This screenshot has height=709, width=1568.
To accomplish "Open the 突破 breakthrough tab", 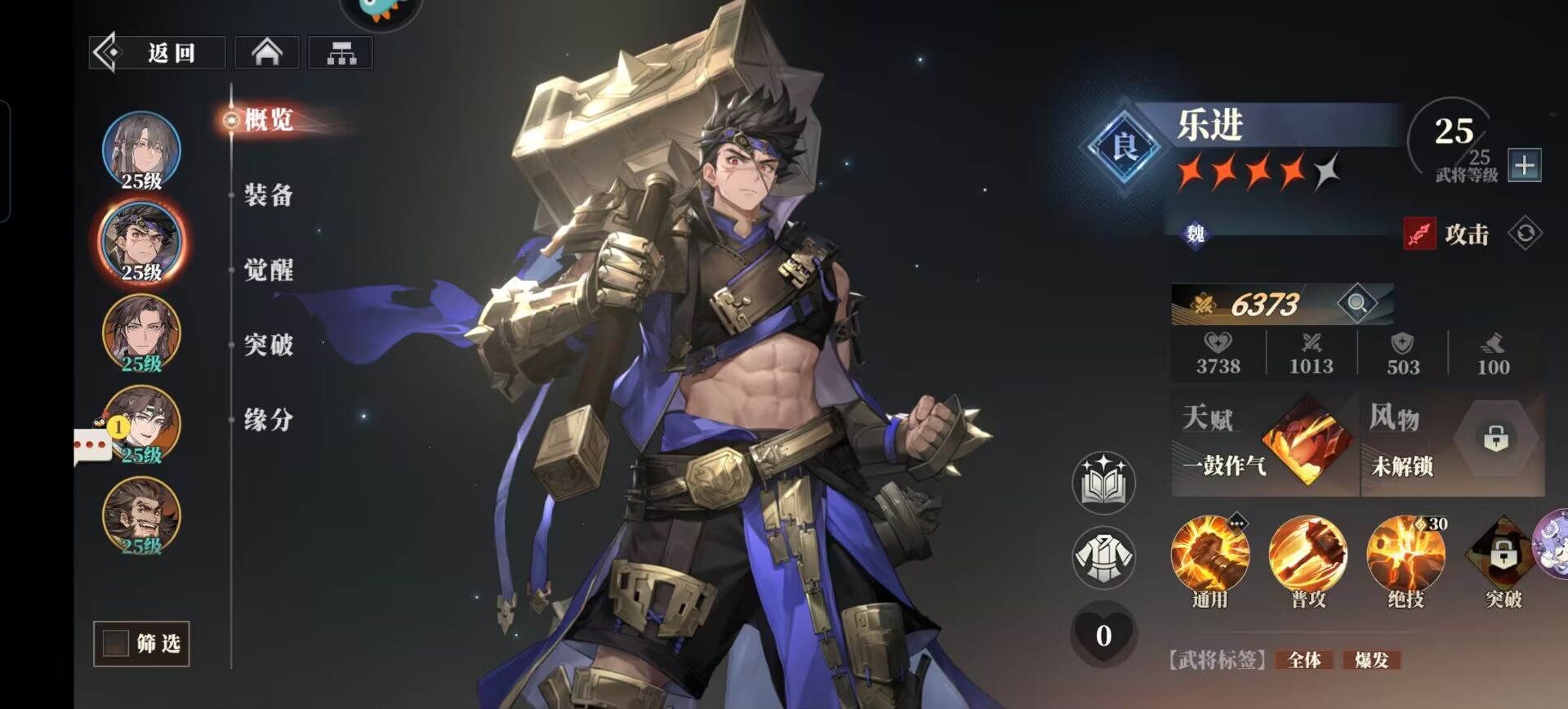I will 269,346.
